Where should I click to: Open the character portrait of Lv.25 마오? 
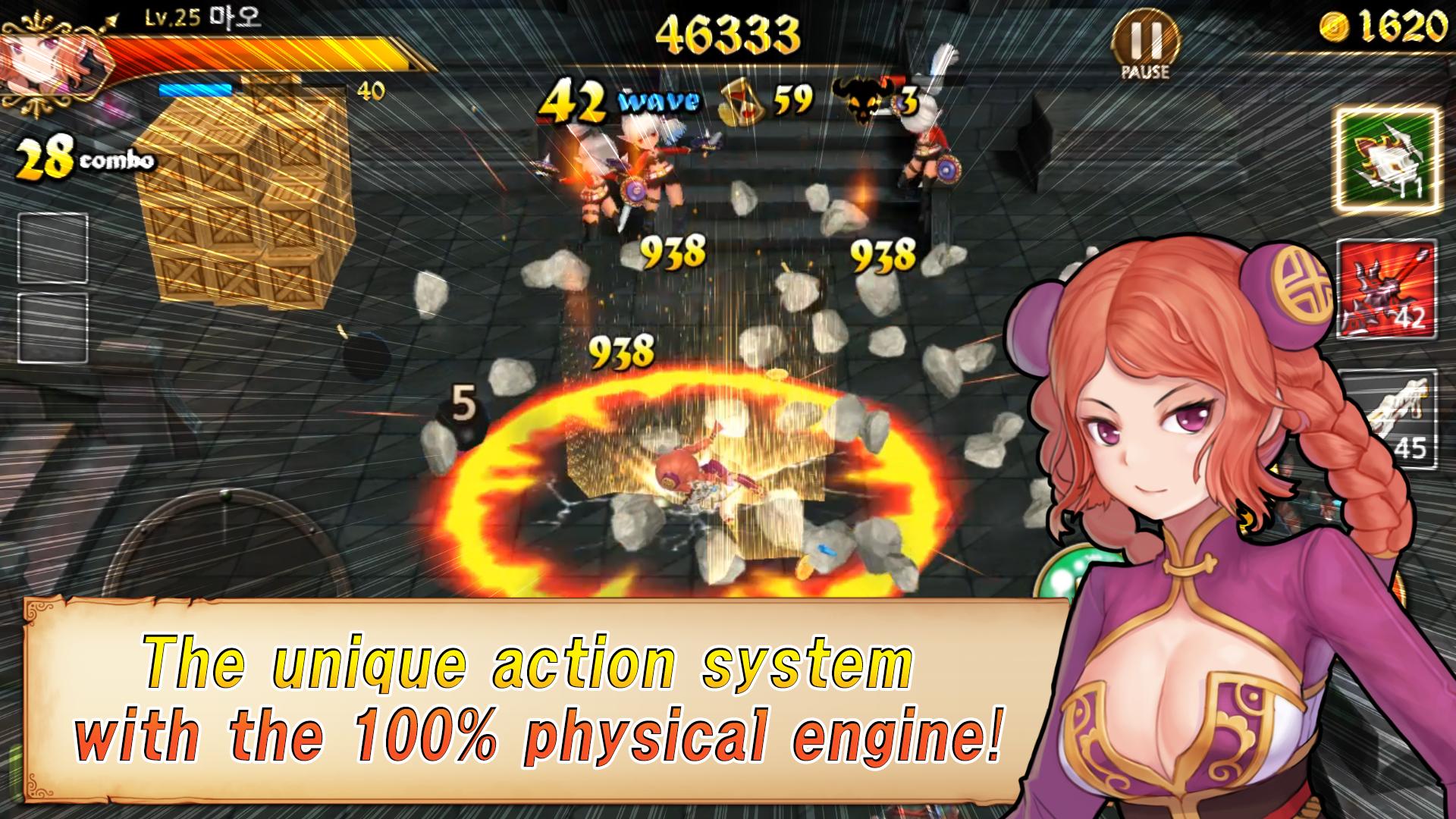pyautogui.click(x=49, y=64)
